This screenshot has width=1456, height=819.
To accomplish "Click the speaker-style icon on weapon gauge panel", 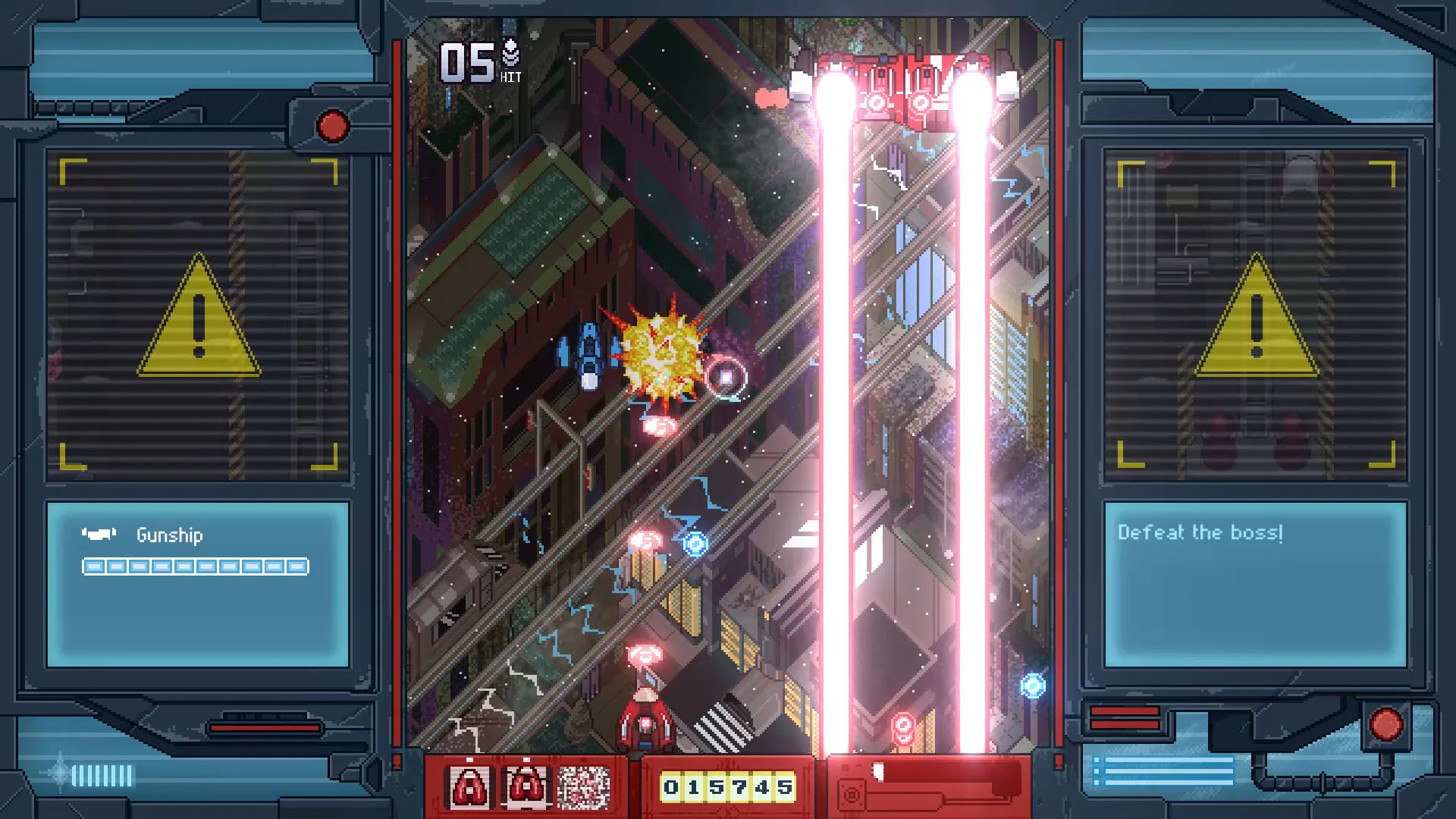I will pyautogui.click(x=852, y=793).
